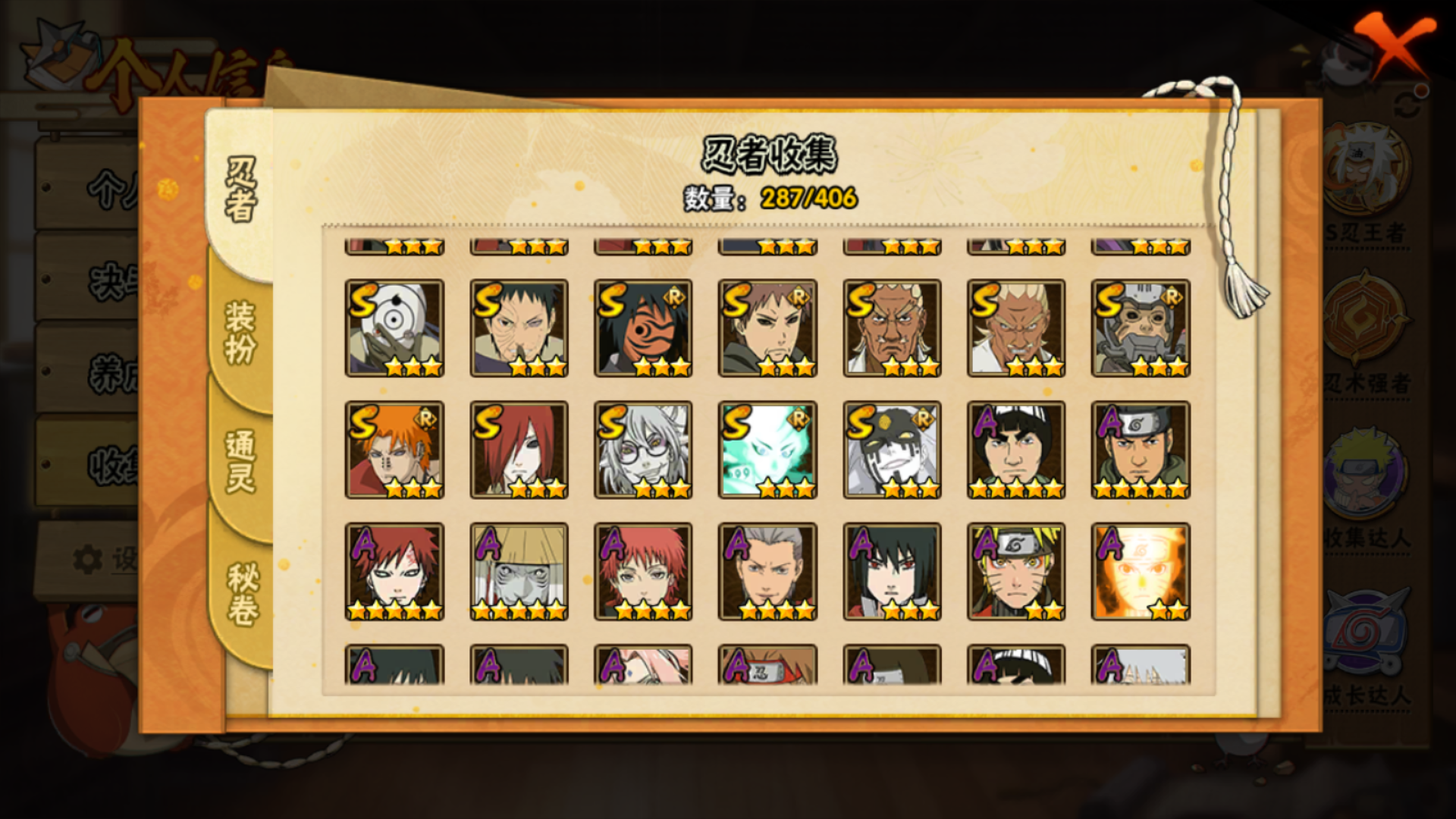Viewport: 1456px width, 819px height.
Task: Select the red-haired S ninja with covered eye
Action: click(519, 450)
